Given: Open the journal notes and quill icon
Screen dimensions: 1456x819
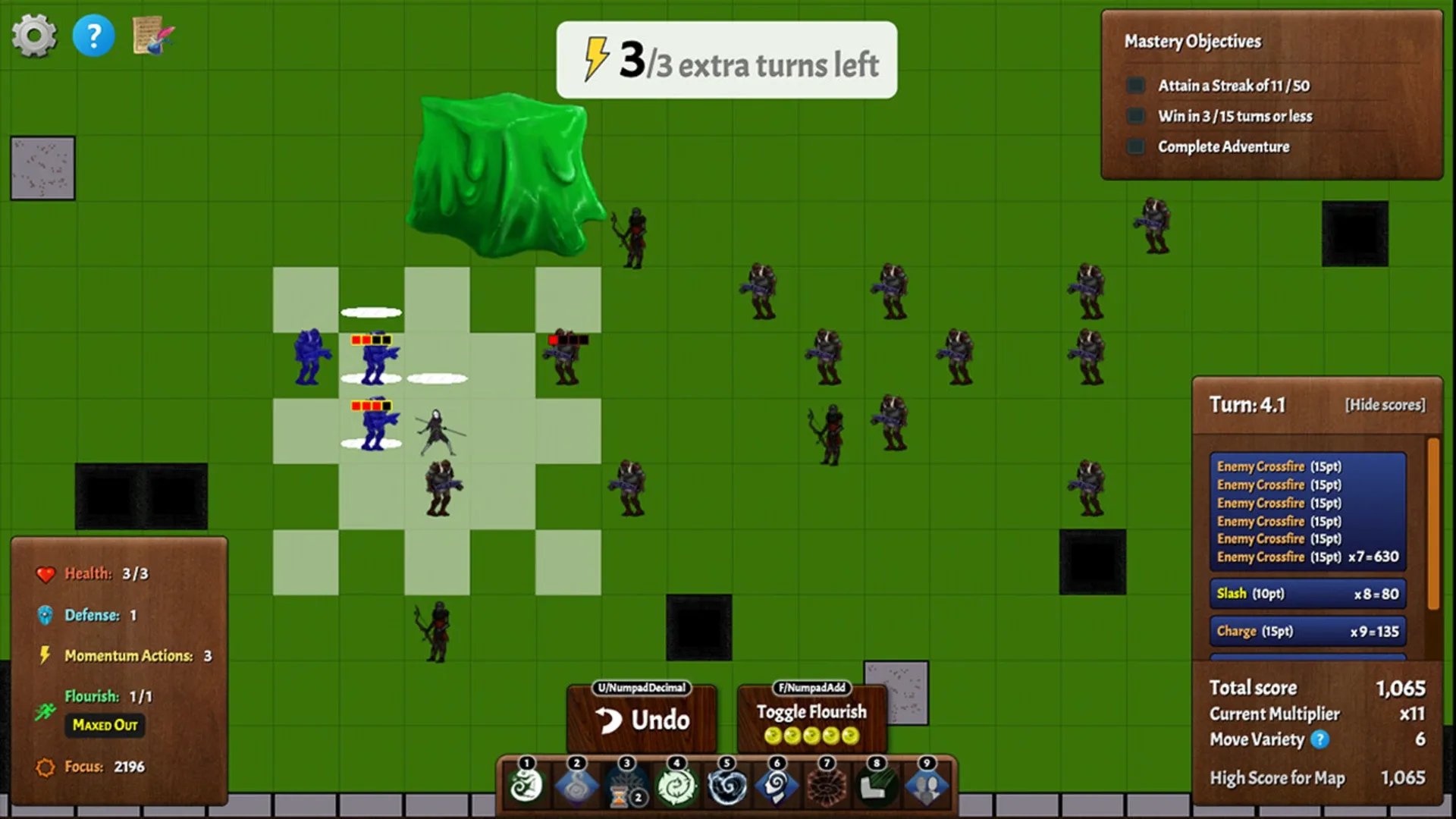Looking at the screenshot, I should tap(150, 34).
